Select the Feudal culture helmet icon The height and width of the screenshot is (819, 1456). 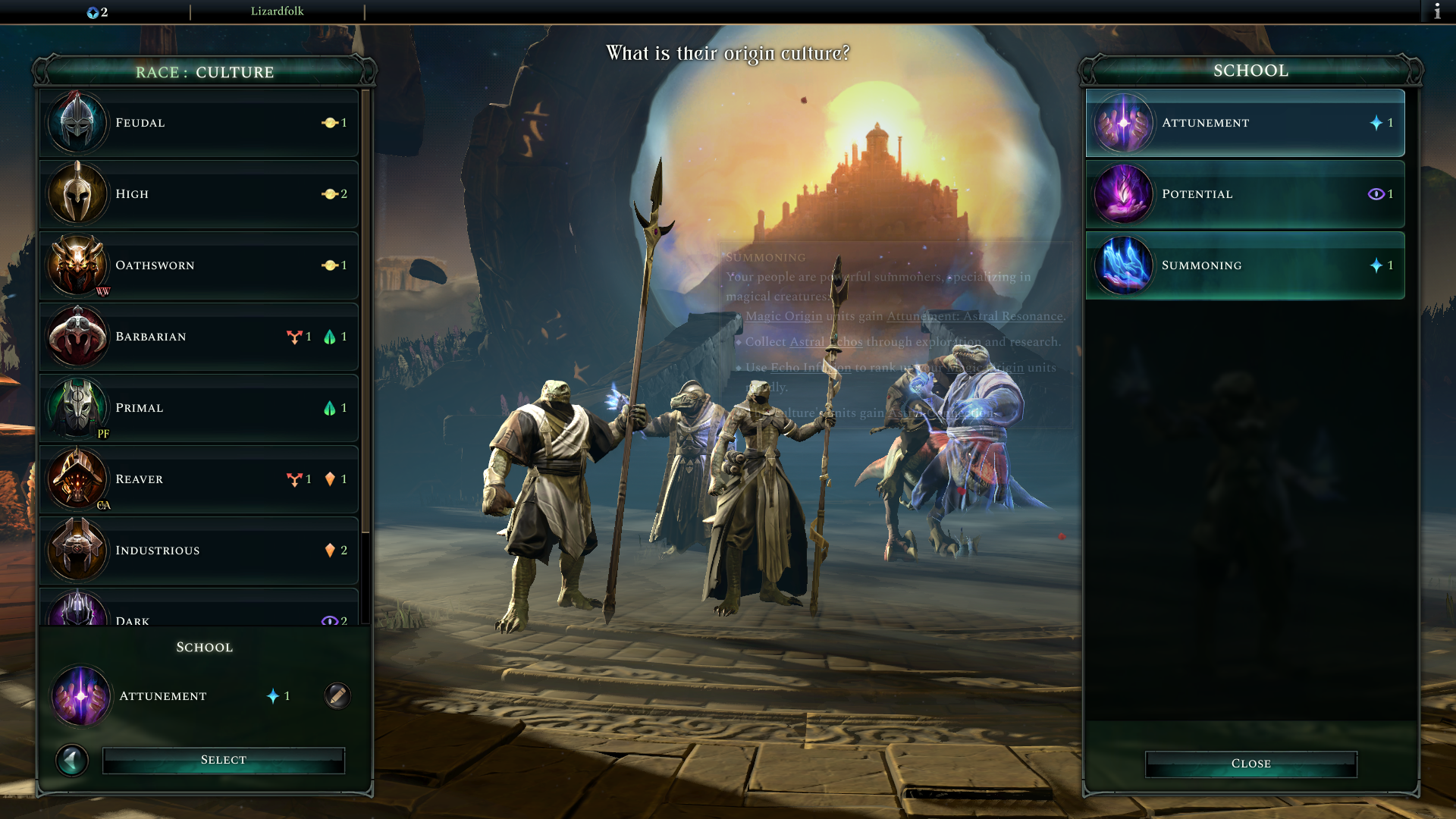coord(77,122)
